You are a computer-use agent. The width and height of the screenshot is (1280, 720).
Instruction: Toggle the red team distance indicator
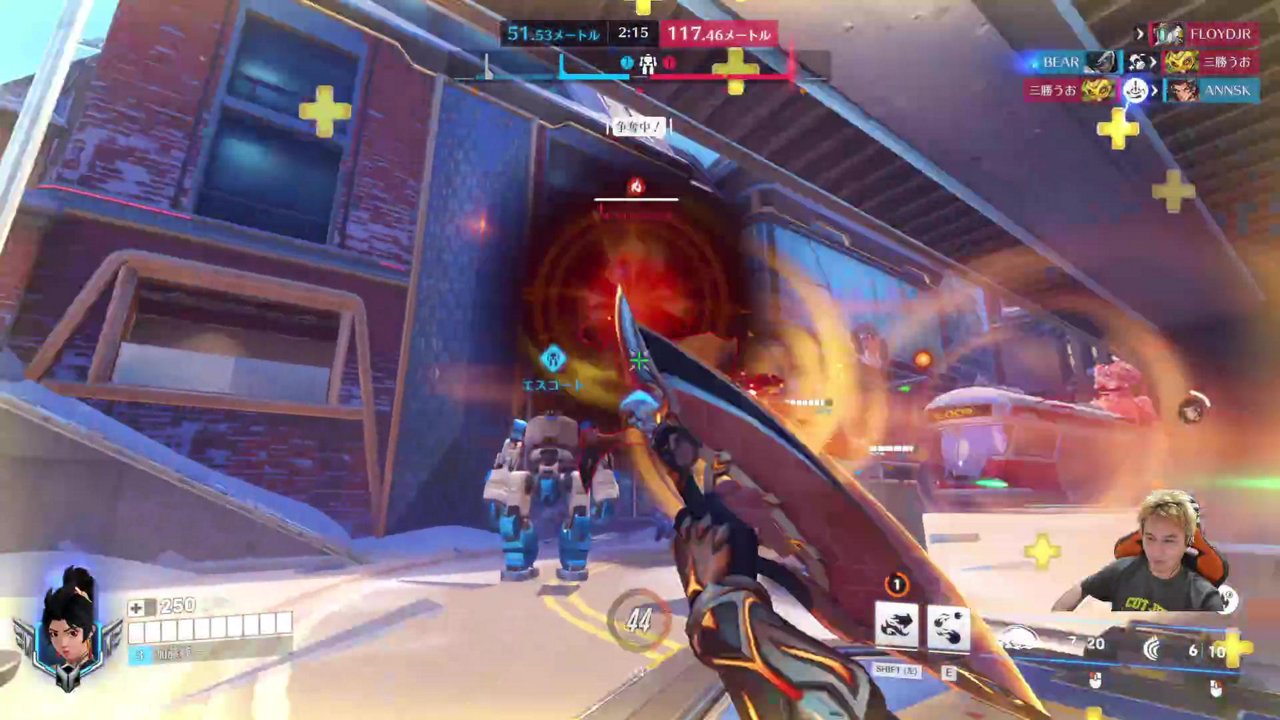coord(719,33)
